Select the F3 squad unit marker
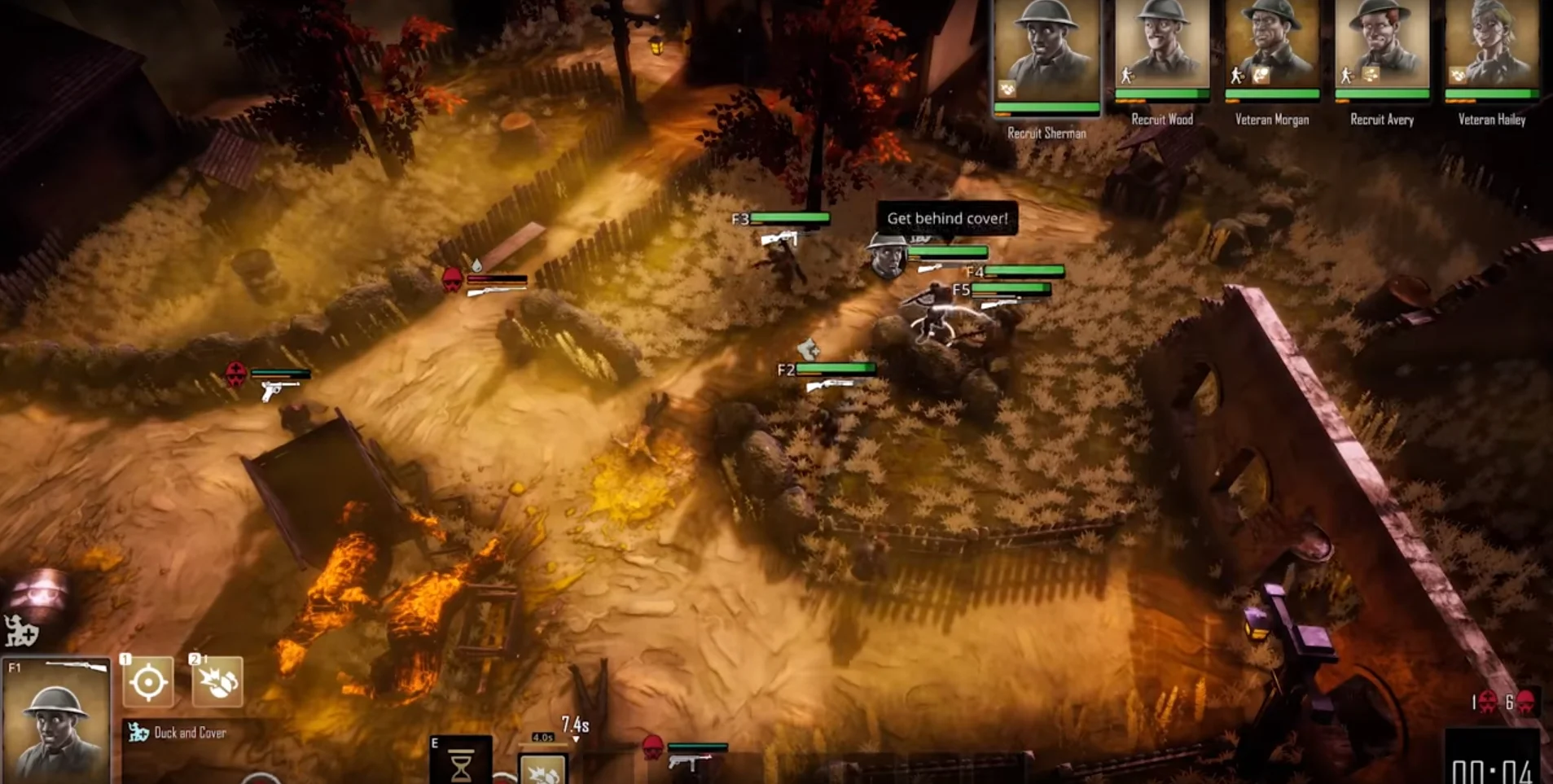1553x784 pixels. [x=739, y=219]
